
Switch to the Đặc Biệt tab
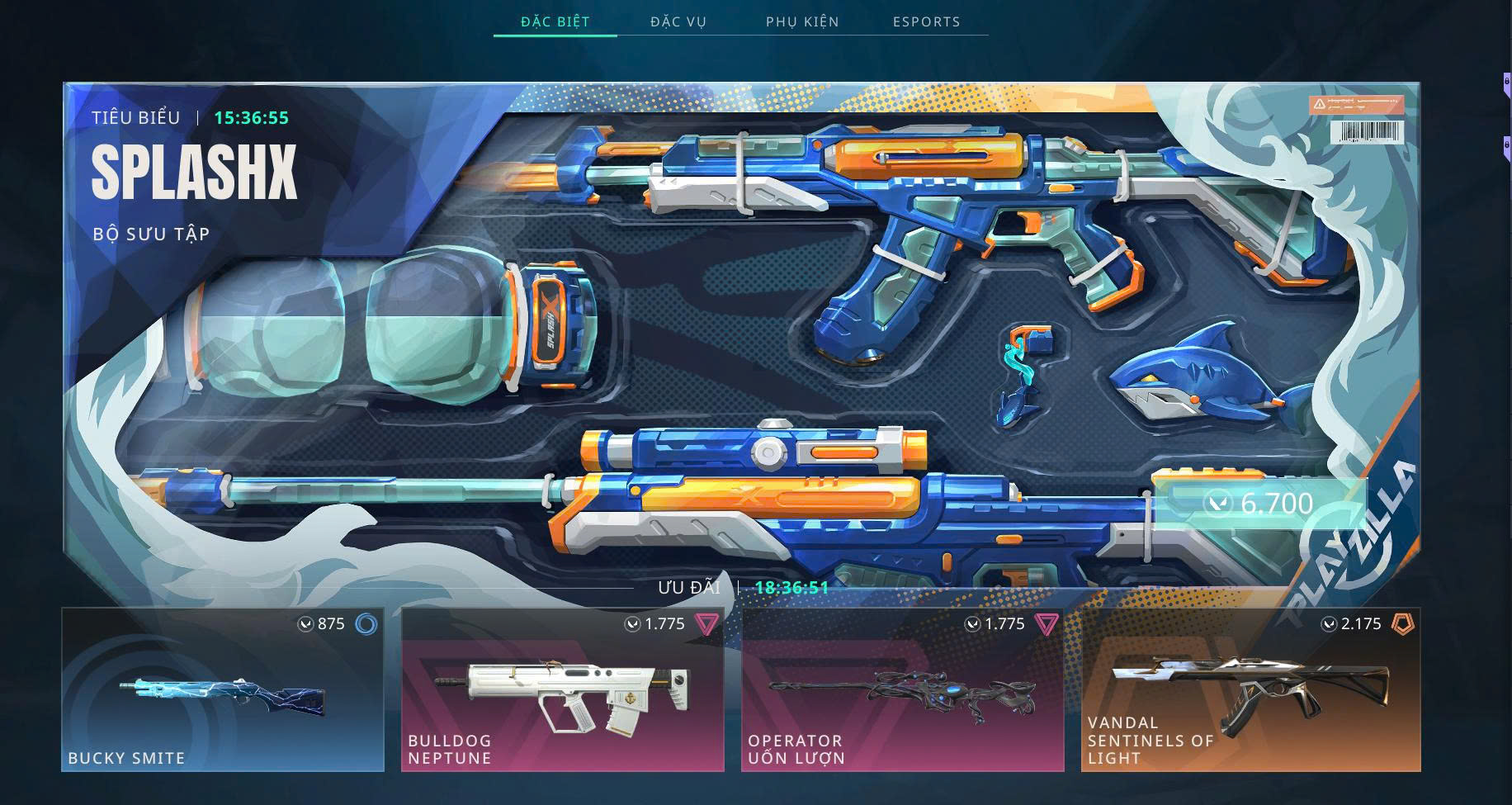coord(555,21)
